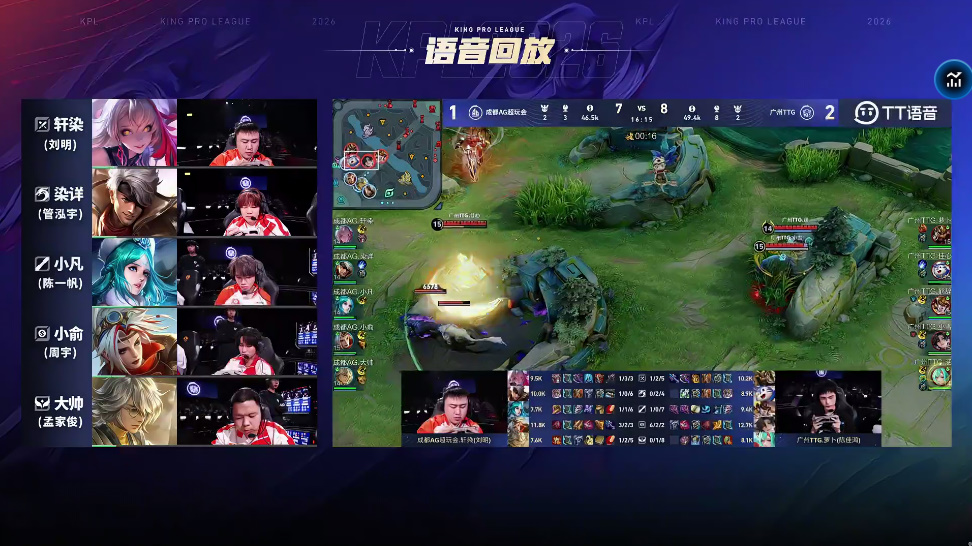Open the TT语音 sponsor logo
This screenshot has height=546, width=972.
point(896,112)
